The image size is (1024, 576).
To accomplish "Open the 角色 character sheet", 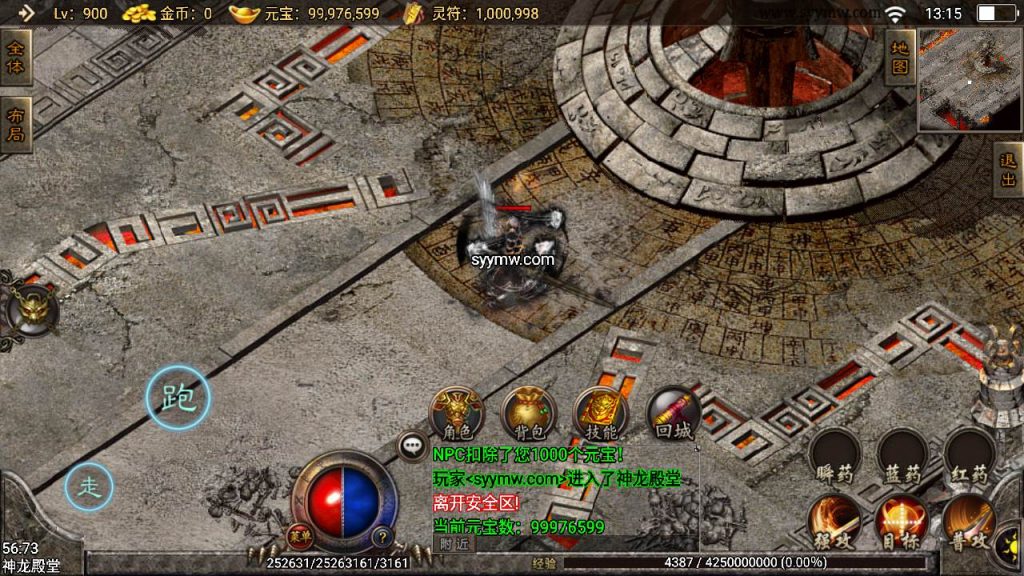I will [x=456, y=413].
